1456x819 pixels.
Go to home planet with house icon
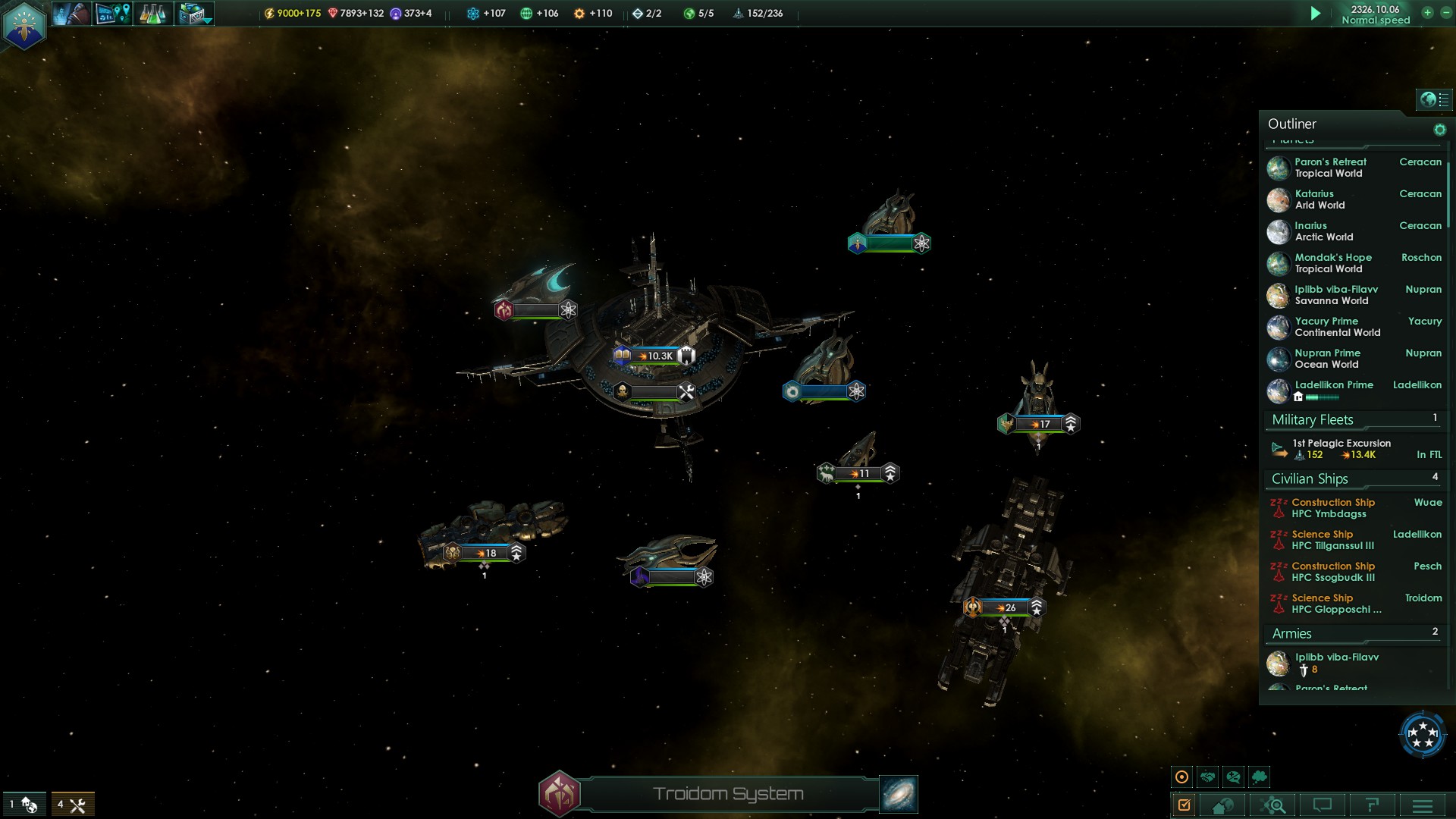click(1222, 805)
